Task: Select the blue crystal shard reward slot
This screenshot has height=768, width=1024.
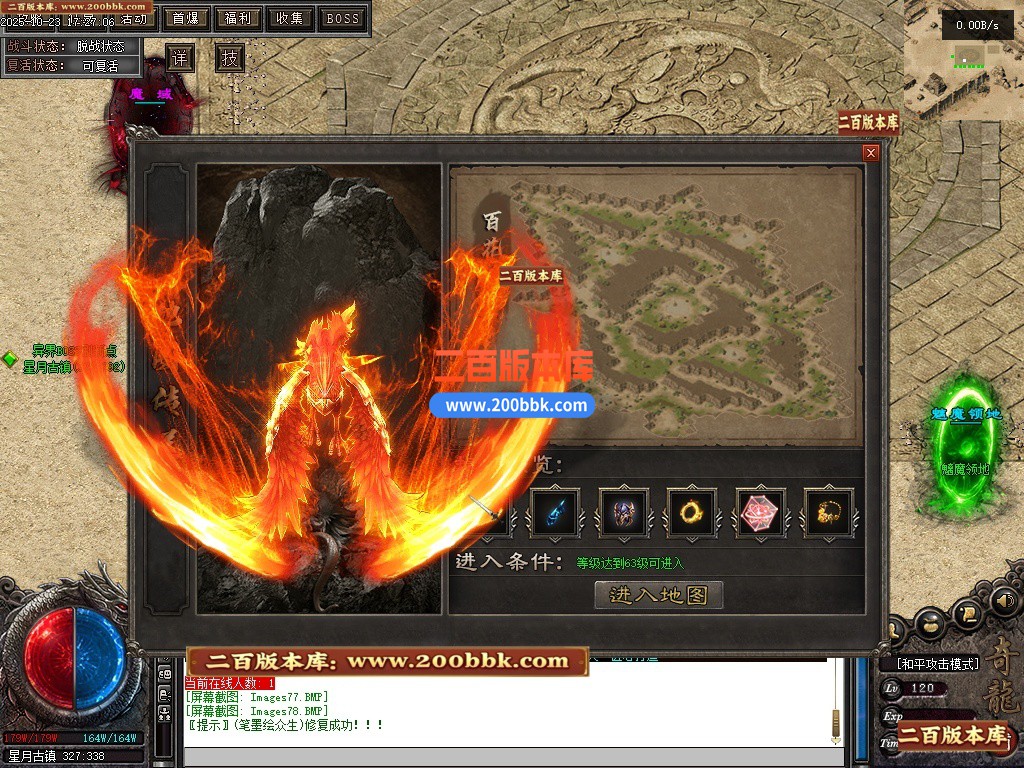Action: tap(554, 514)
